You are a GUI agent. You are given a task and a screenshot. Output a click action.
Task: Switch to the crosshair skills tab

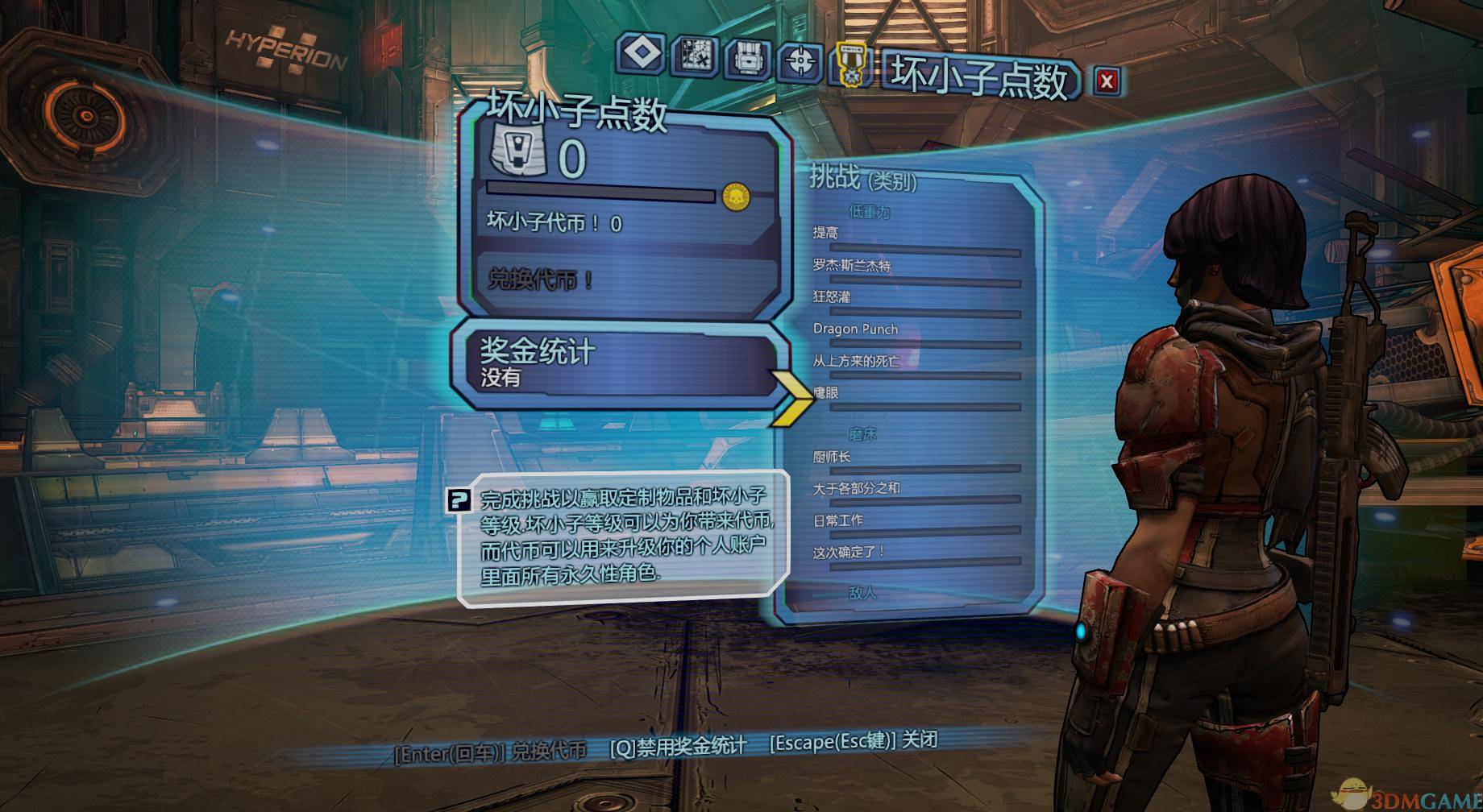point(800,62)
